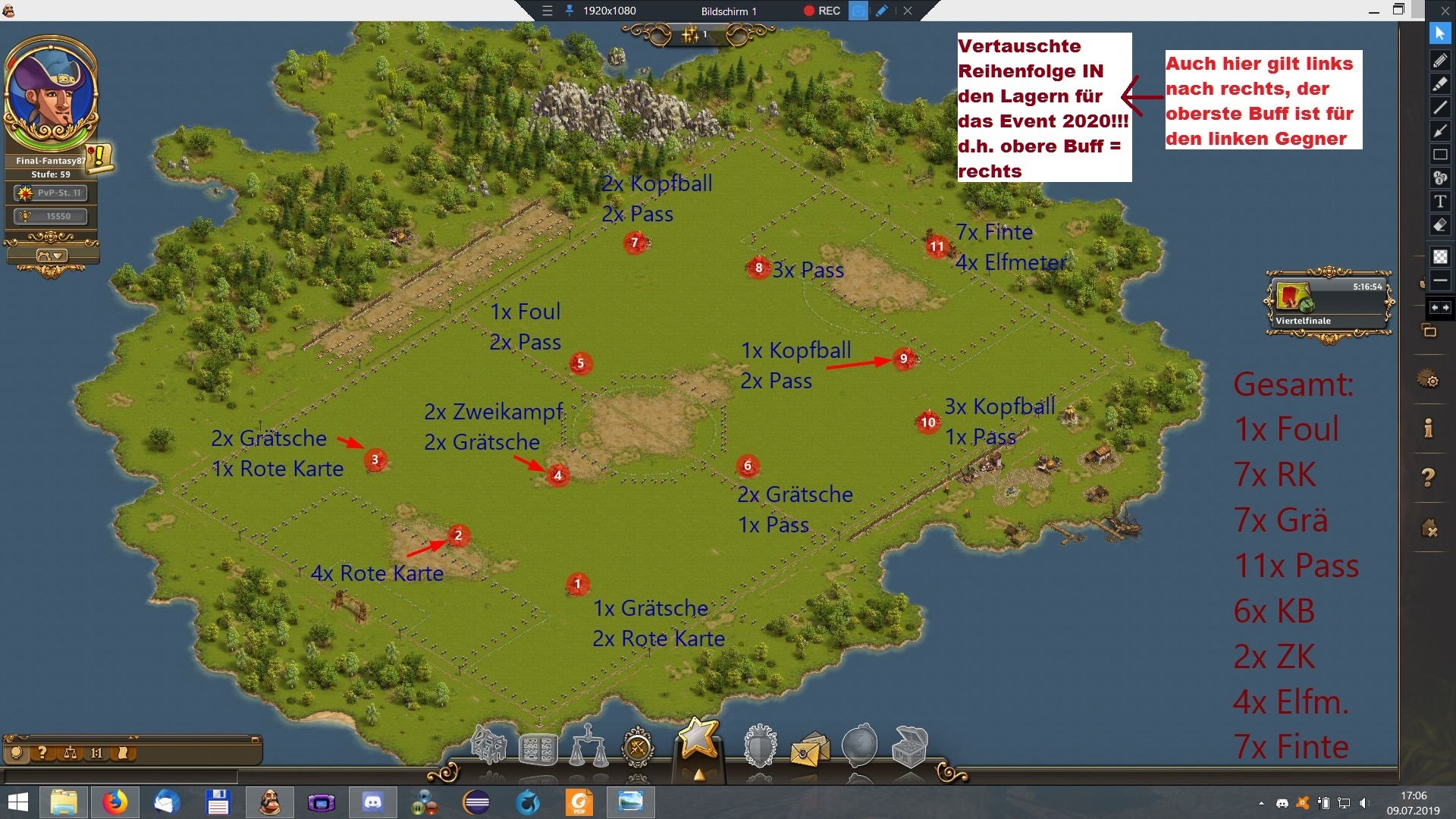This screenshot has width=1456, height=819.
Task: Open the gear settings sidebar icon
Action: tap(1429, 379)
